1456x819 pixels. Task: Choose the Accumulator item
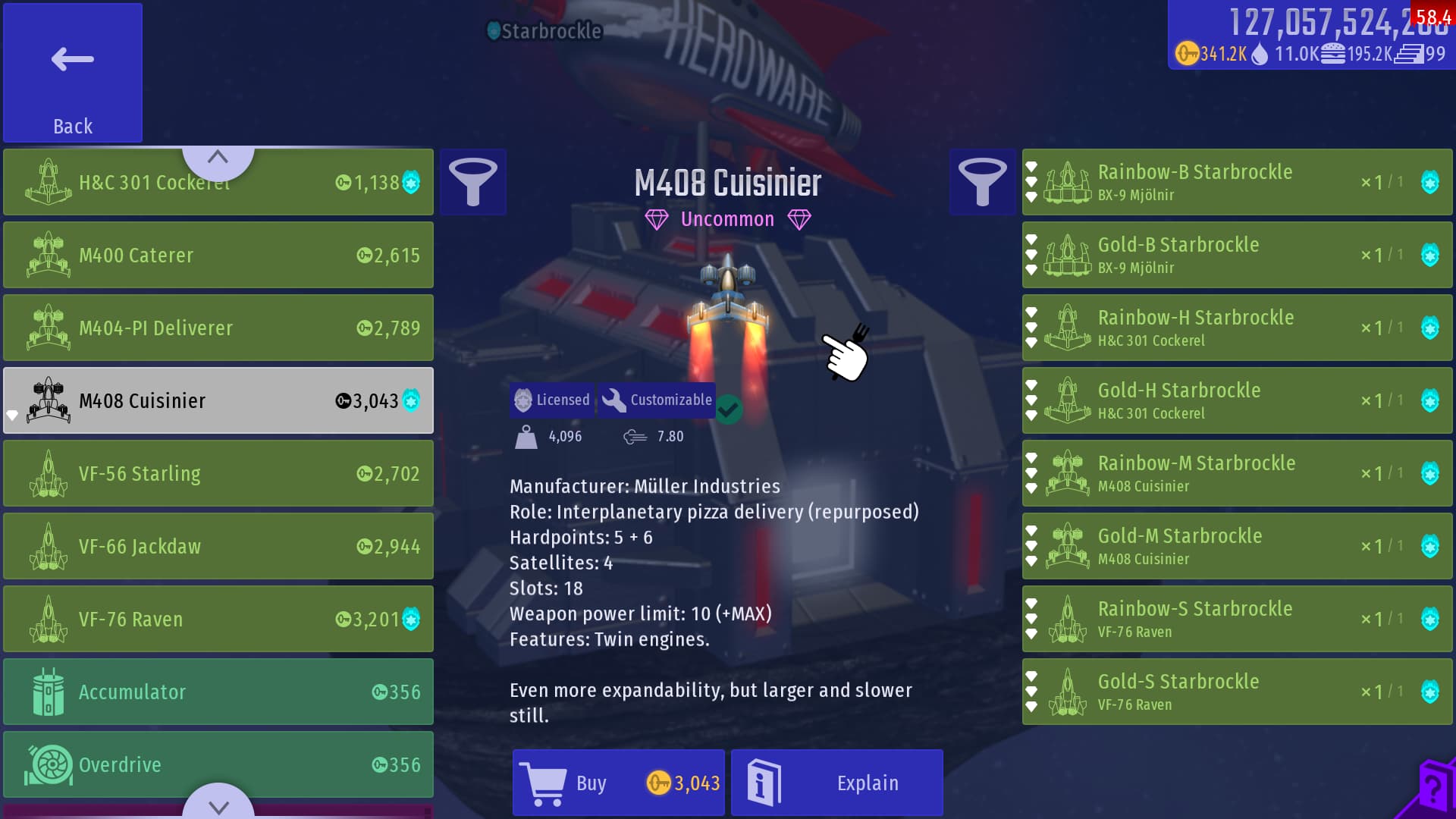click(218, 692)
